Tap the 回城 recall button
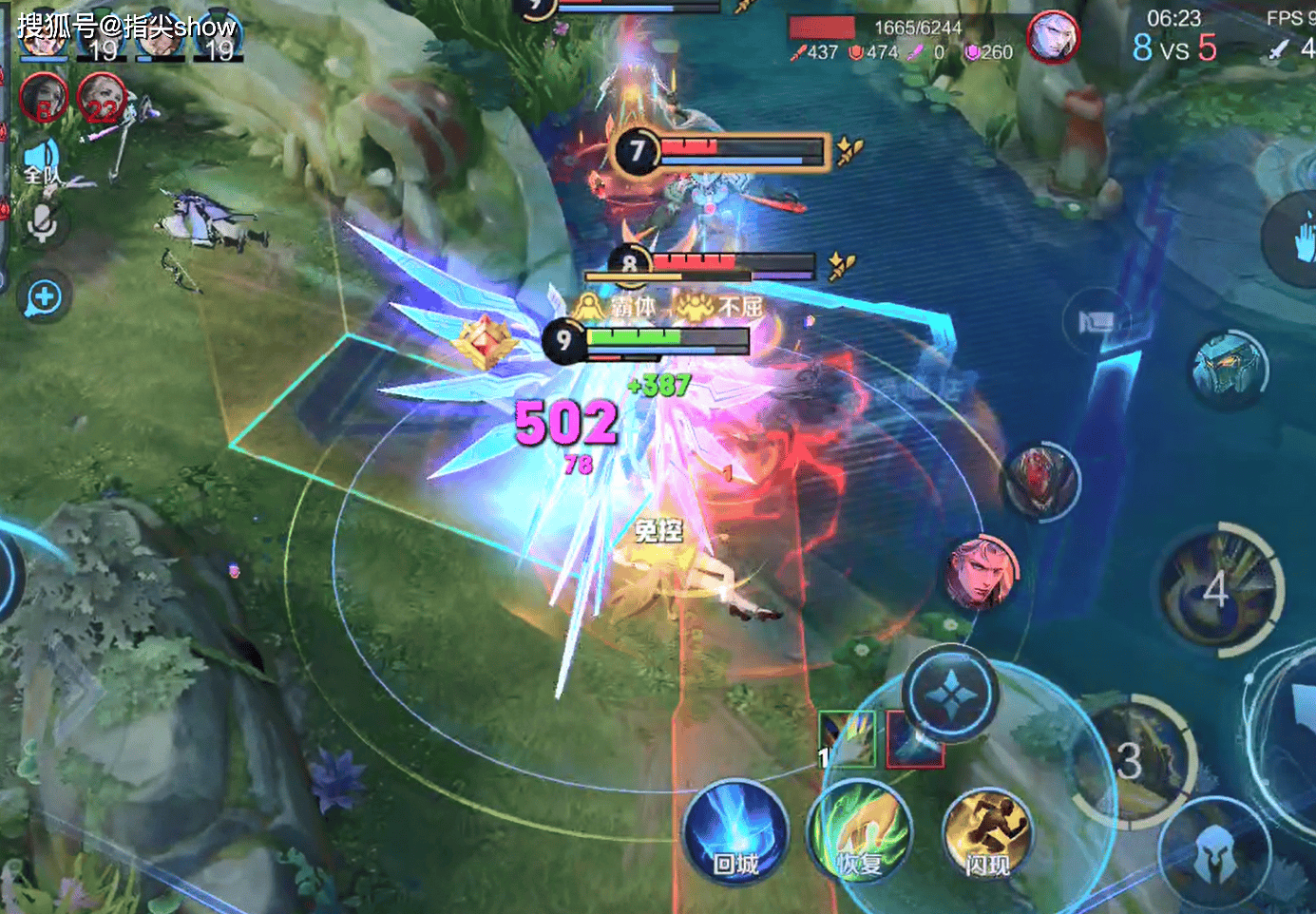The width and height of the screenshot is (1316, 914). coord(735,831)
